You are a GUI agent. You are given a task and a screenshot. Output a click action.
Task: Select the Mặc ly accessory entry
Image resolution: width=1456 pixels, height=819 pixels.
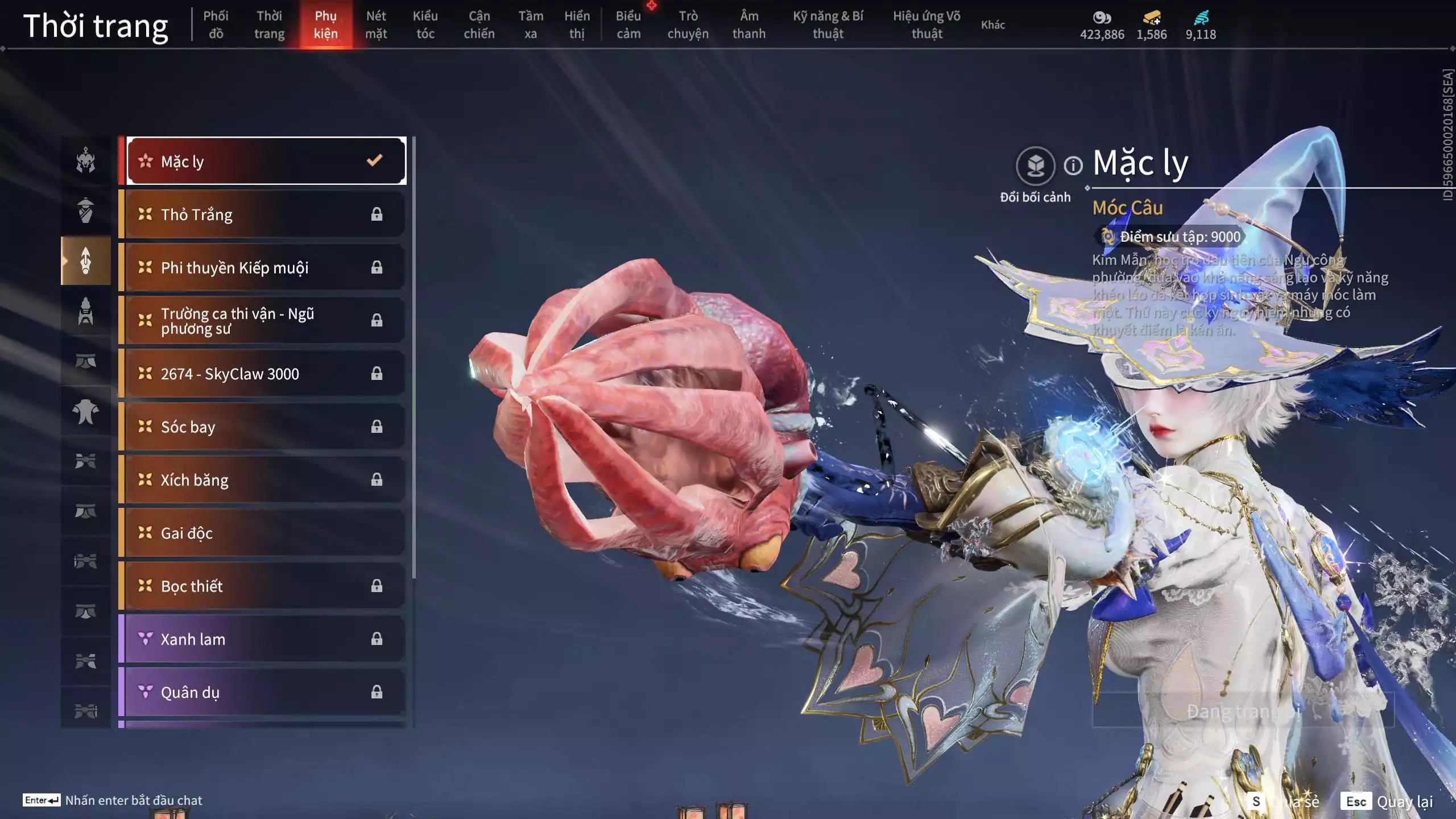pyautogui.click(x=266, y=162)
